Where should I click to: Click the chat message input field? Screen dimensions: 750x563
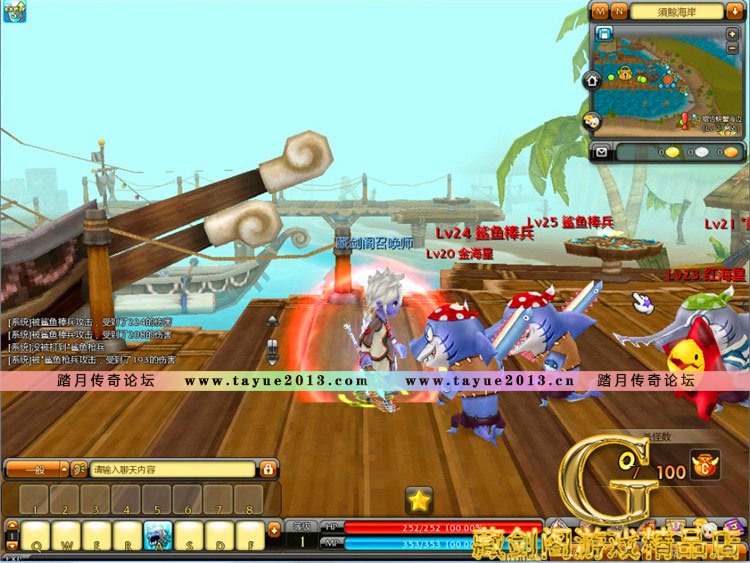click(172, 468)
